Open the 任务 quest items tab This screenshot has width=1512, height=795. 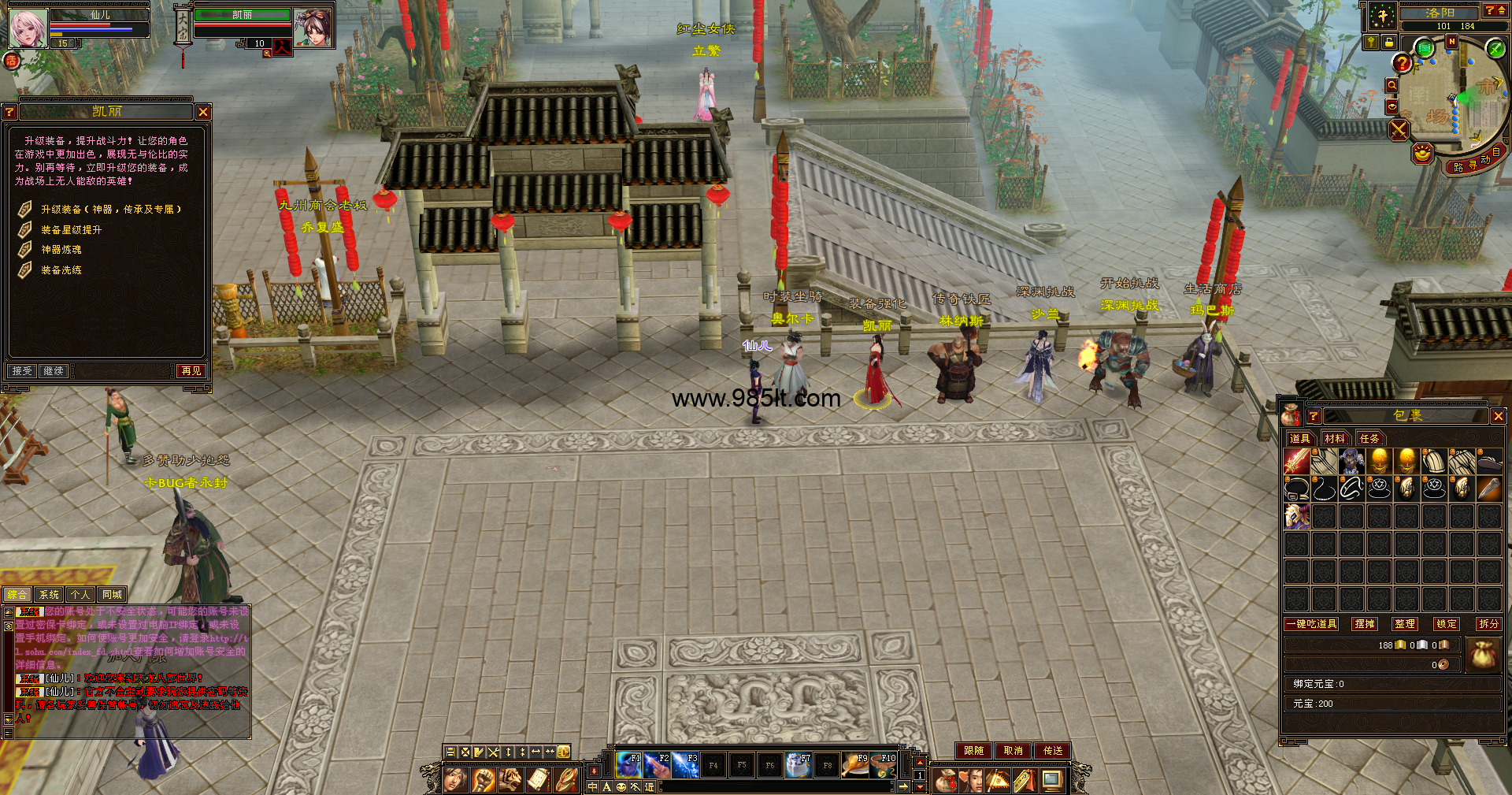tap(1369, 439)
